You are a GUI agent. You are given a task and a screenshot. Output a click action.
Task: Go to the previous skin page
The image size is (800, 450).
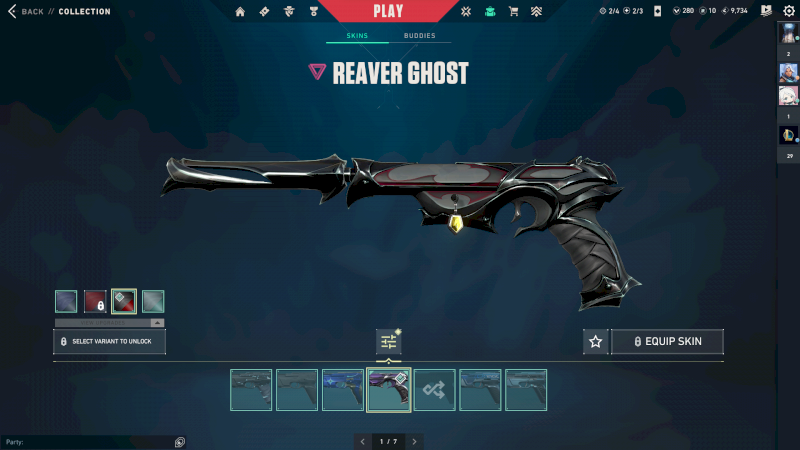[x=361, y=441]
